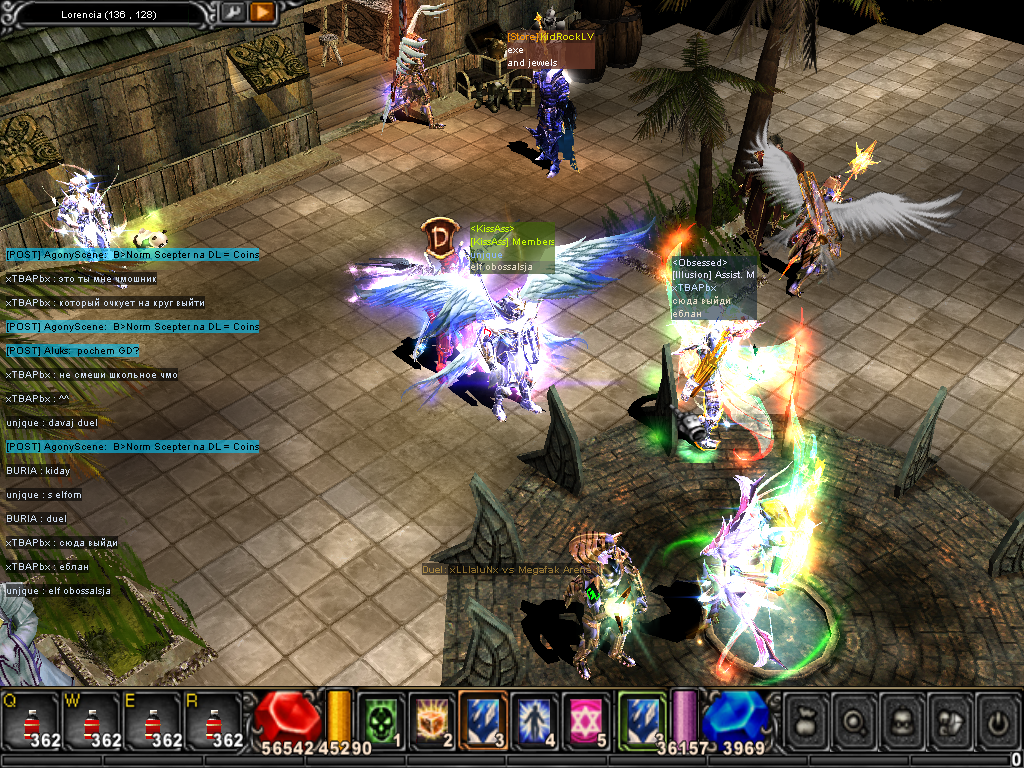Click the Aluks POST message about GD
This screenshot has height=768, width=1024.
pos(72,351)
